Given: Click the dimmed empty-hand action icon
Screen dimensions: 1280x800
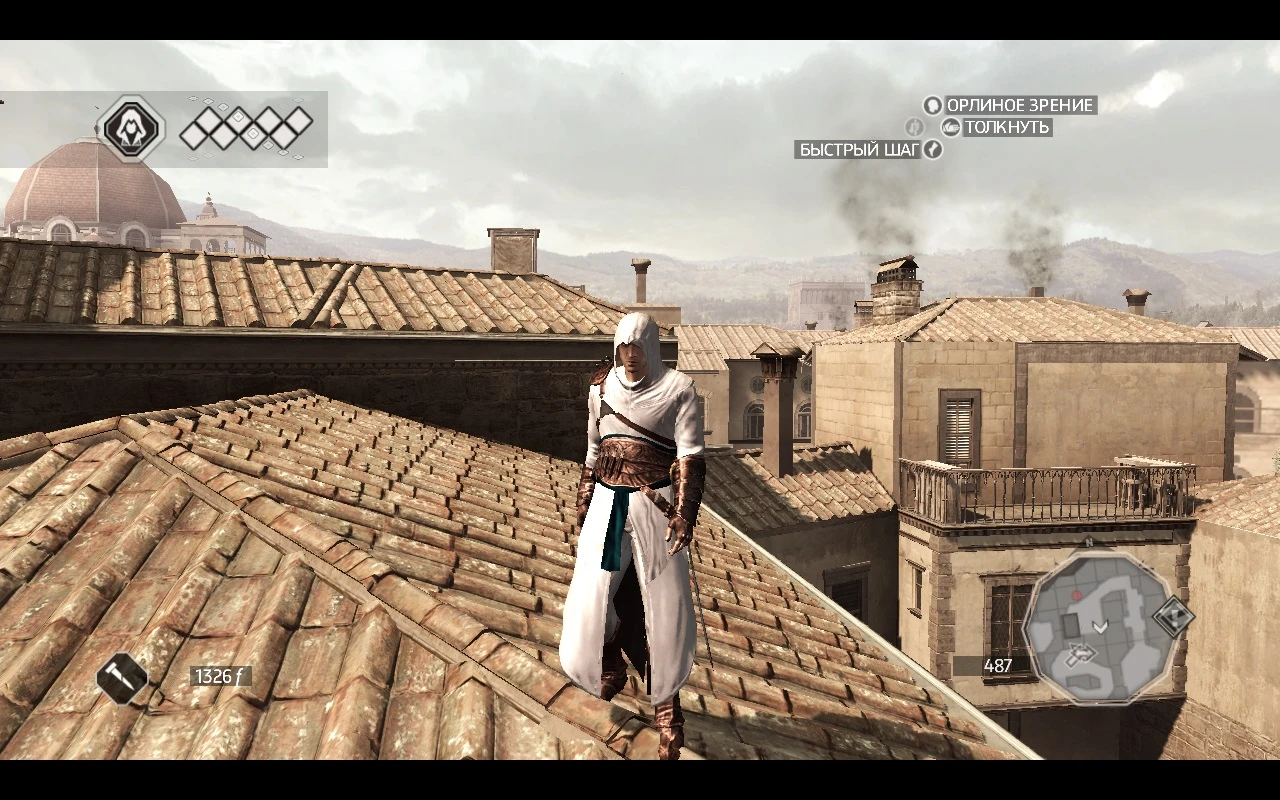Looking at the screenshot, I should (913, 126).
